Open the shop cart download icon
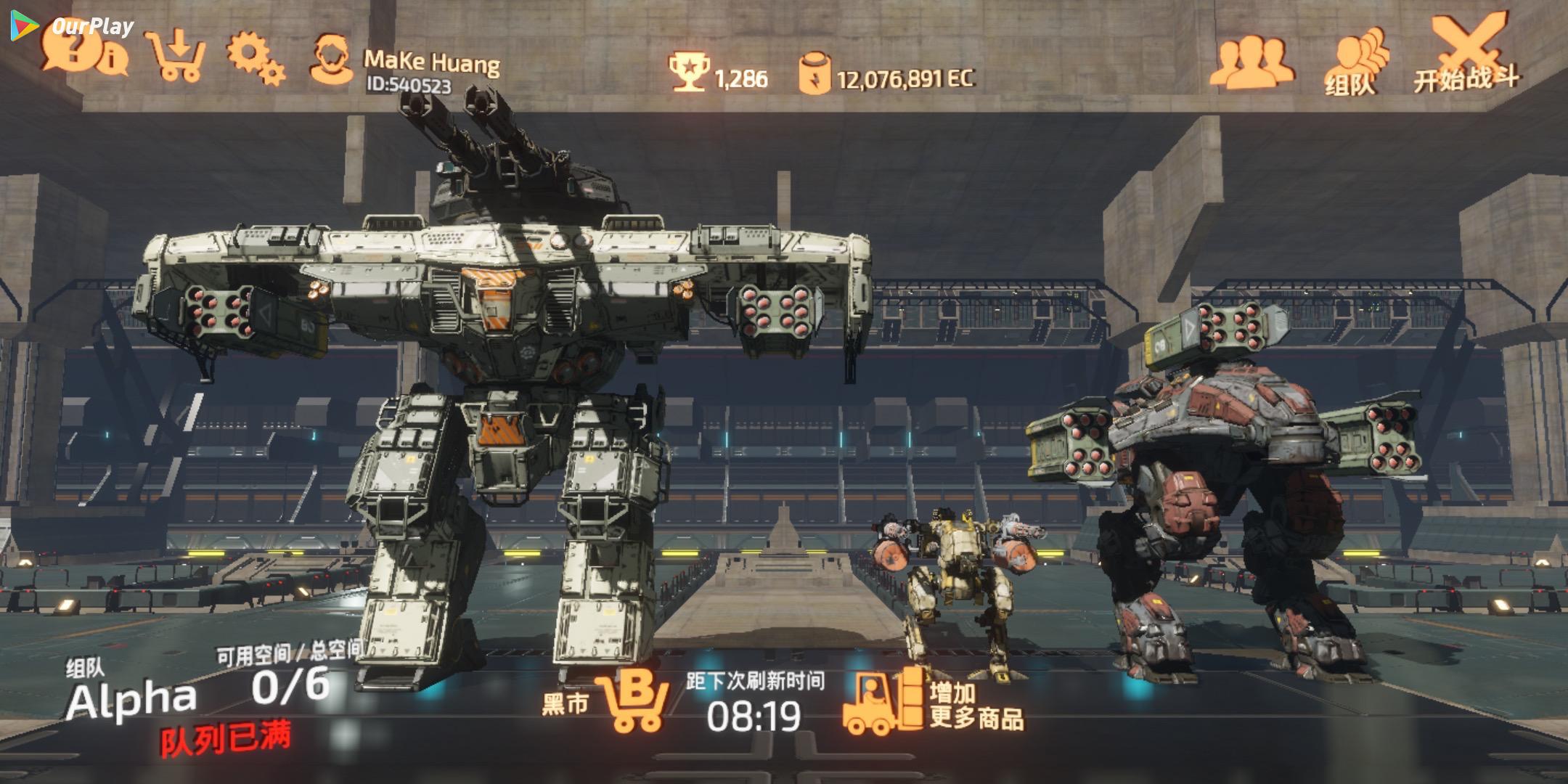1568x784 pixels. [x=176, y=55]
